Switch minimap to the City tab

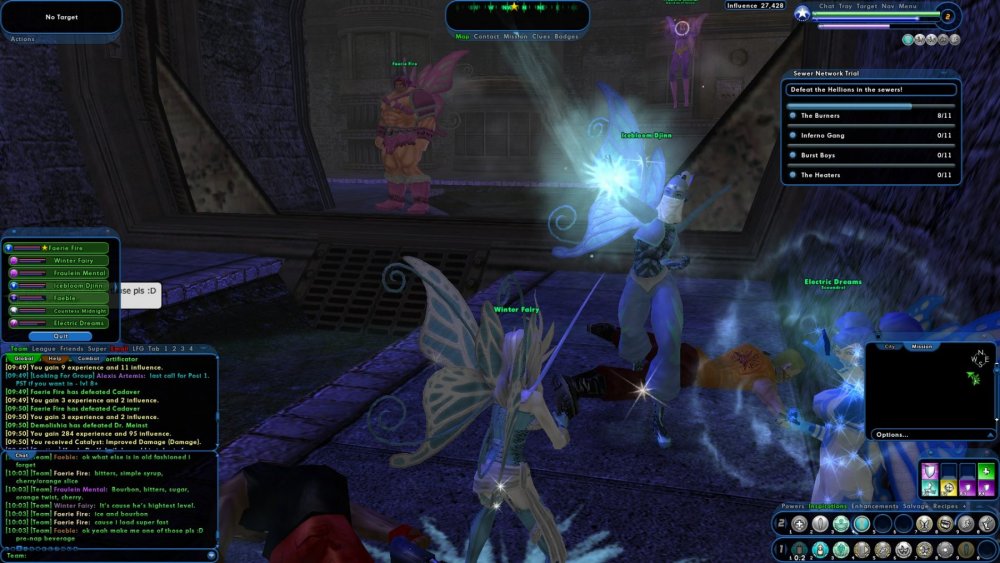point(889,346)
